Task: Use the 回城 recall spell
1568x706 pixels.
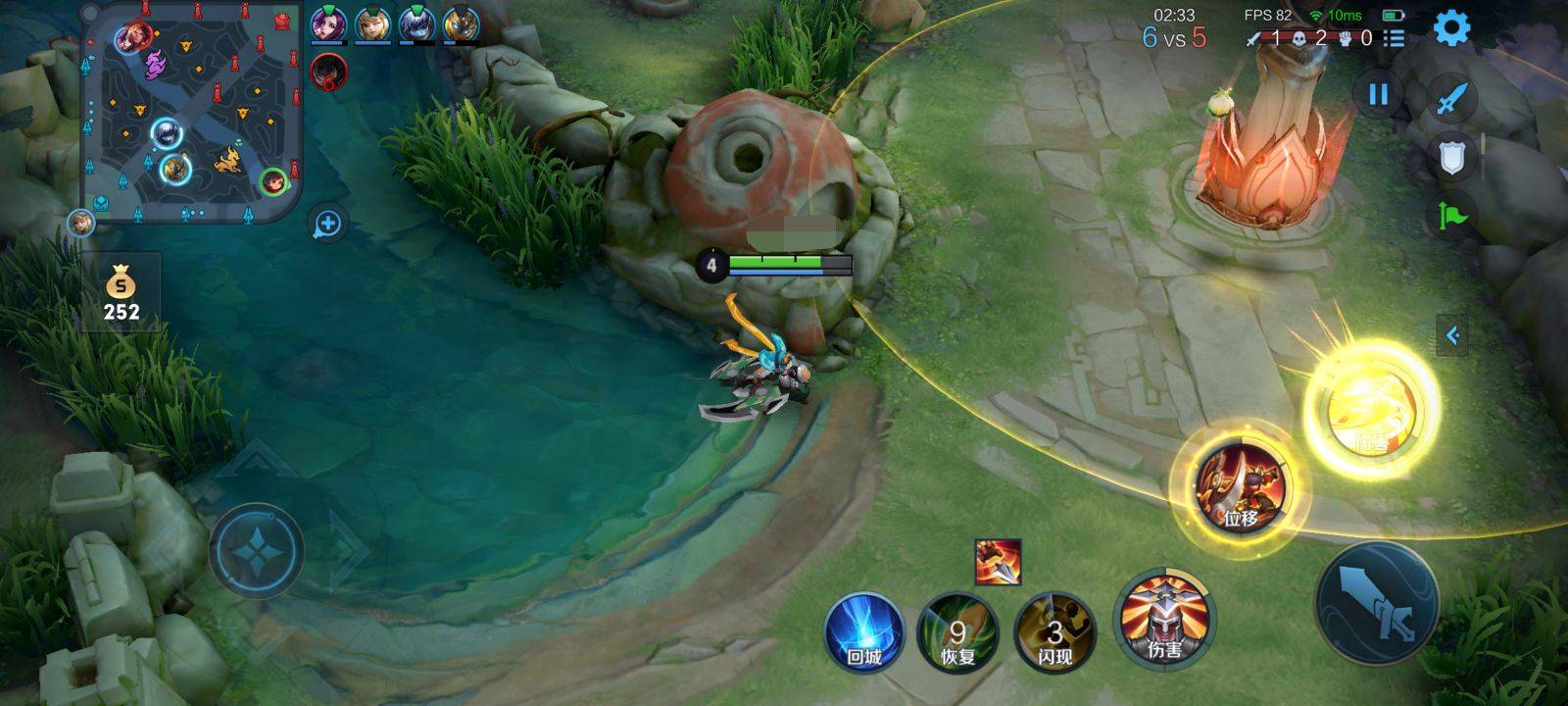Action: (x=863, y=632)
